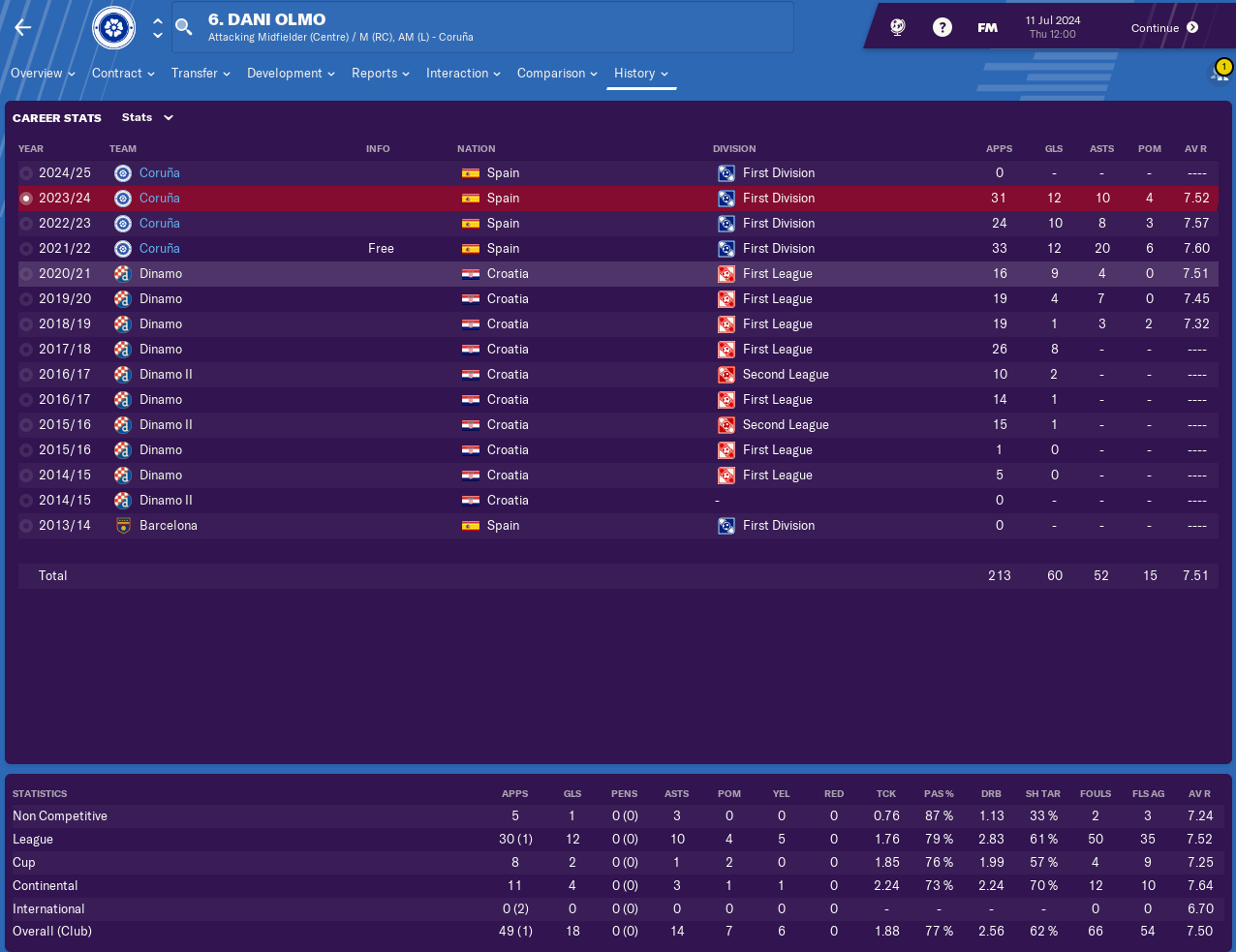Open the Interaction menu
This screenshot has width=1236, height=952.
(x=463, y=74)
